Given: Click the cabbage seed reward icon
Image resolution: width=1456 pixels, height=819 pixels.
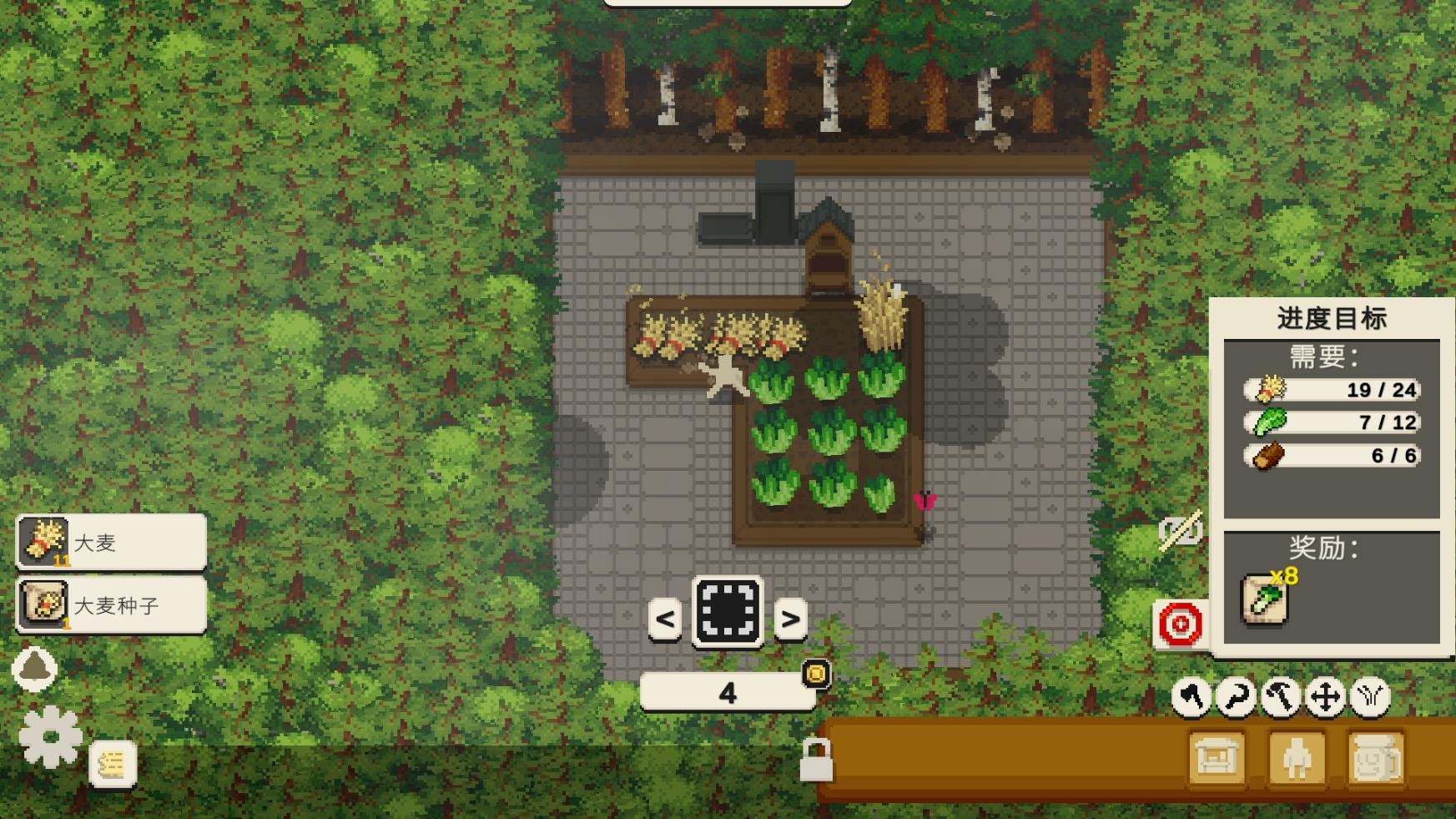Looking at the screenshot, I should point(1265,599).
